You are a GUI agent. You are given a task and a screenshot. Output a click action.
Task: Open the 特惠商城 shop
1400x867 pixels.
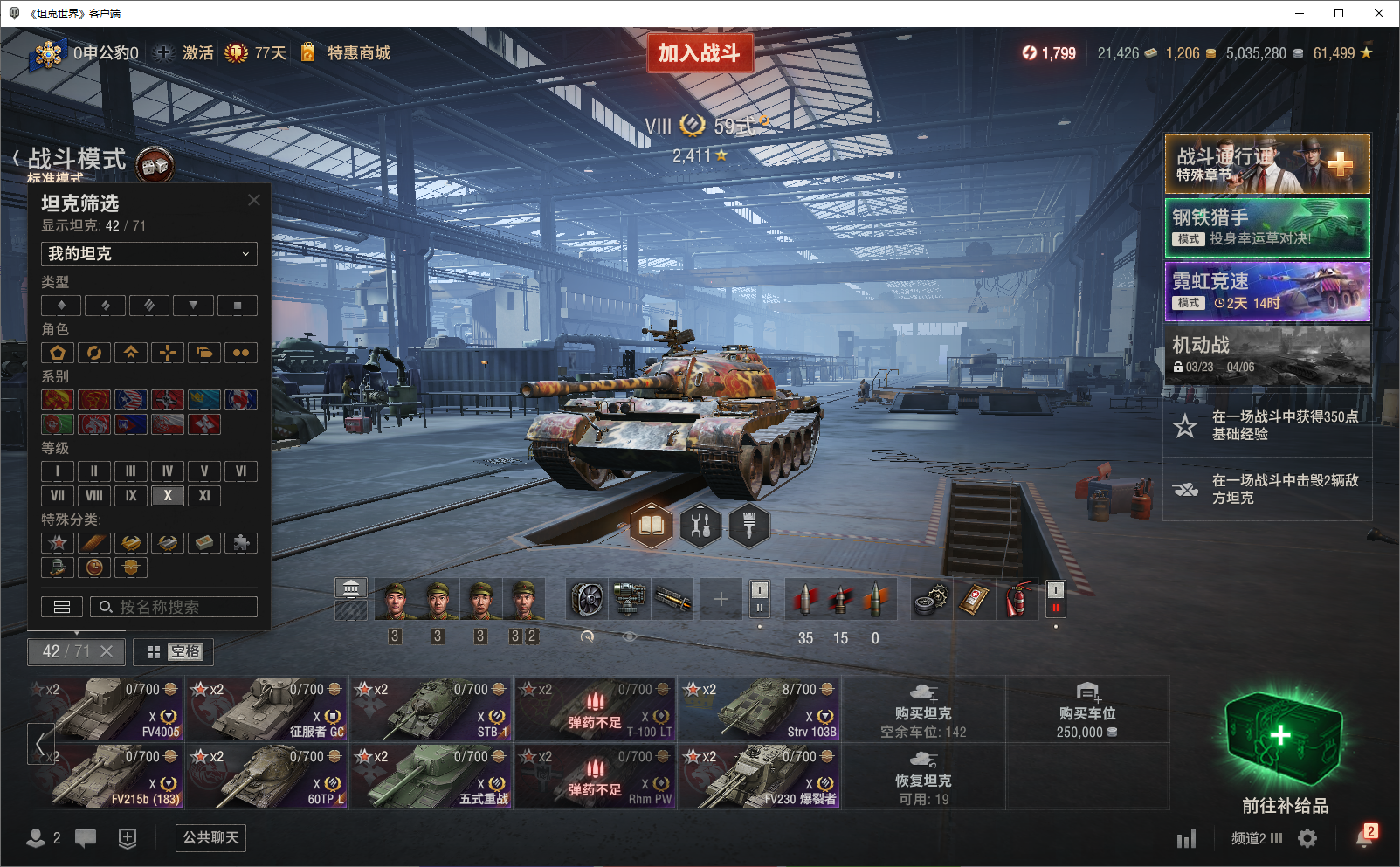(x=348, y=53)
